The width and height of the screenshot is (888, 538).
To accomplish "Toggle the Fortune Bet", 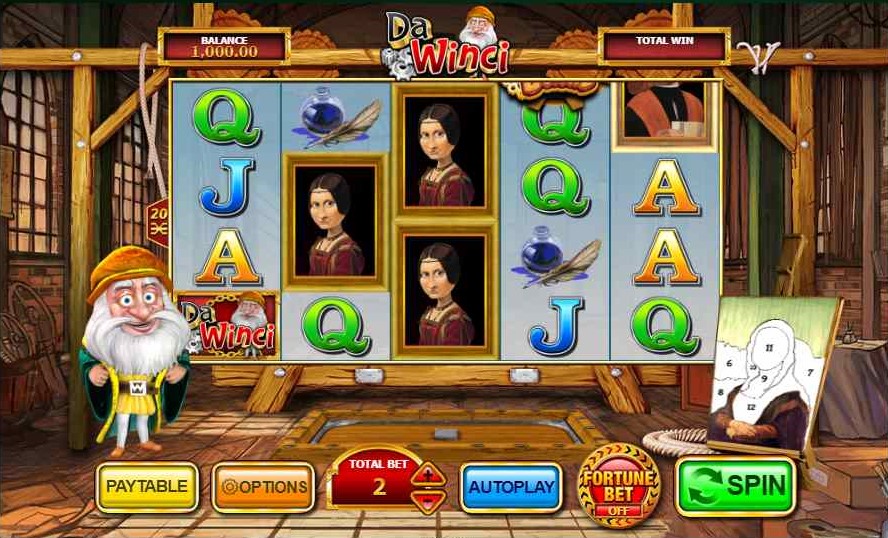I will (618, 485).
